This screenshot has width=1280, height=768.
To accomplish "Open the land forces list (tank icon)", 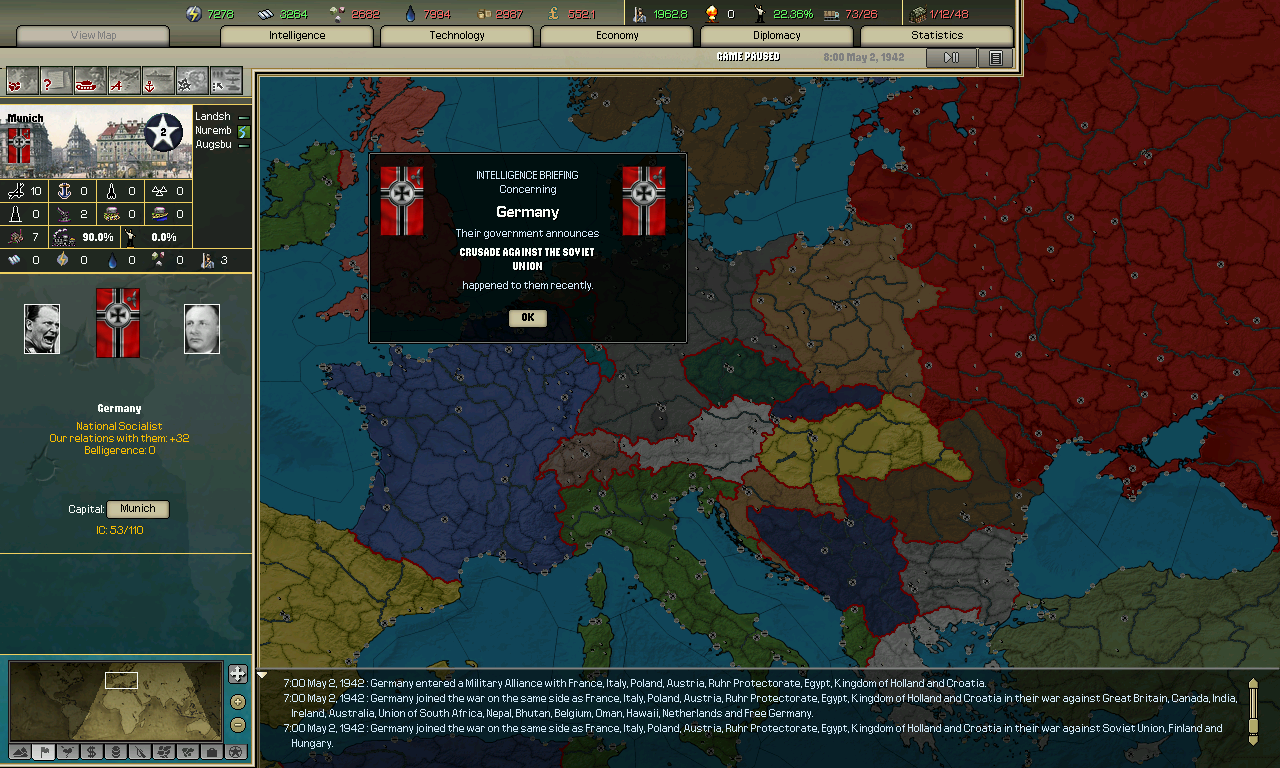I will pyautogui.click(x=90, y=82).
